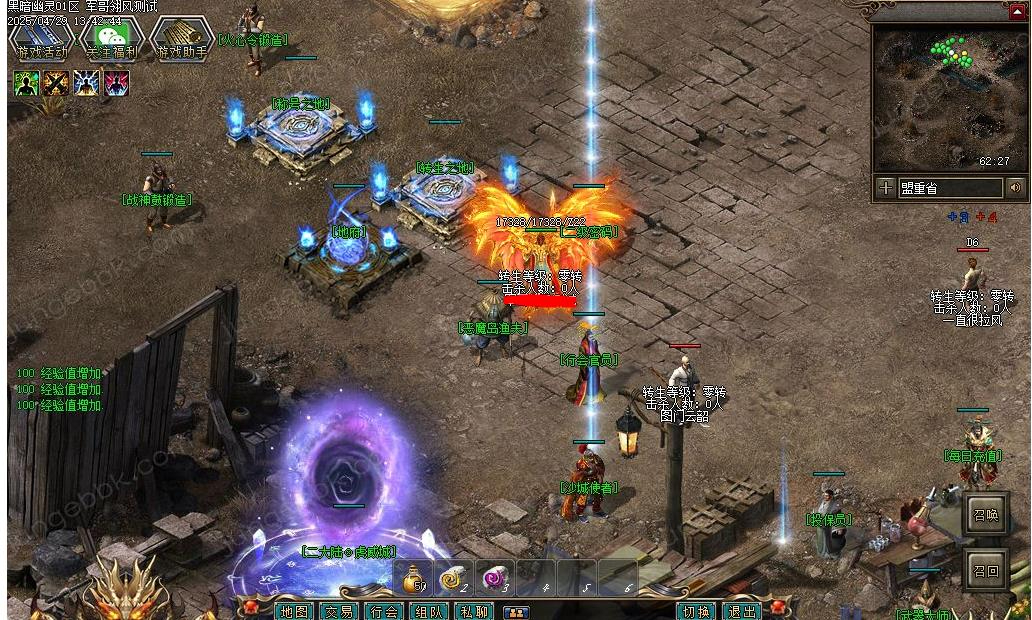Screen dimensions: 1032x620
Task: Open the 游戏活动 game events menu
Action: pos(42,40)
